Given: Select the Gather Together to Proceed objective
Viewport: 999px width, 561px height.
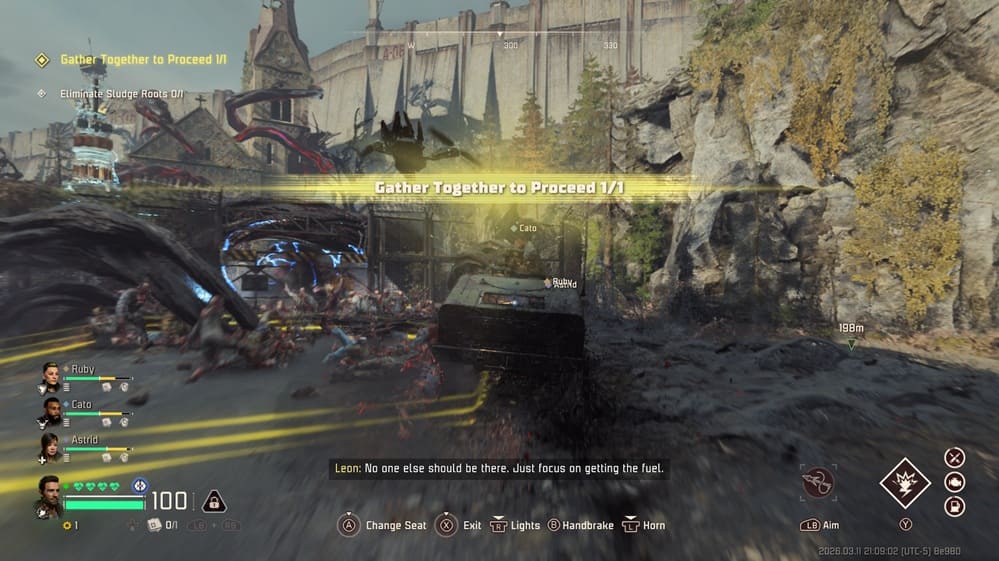Looking at the screenshot, I should (143, 60).
